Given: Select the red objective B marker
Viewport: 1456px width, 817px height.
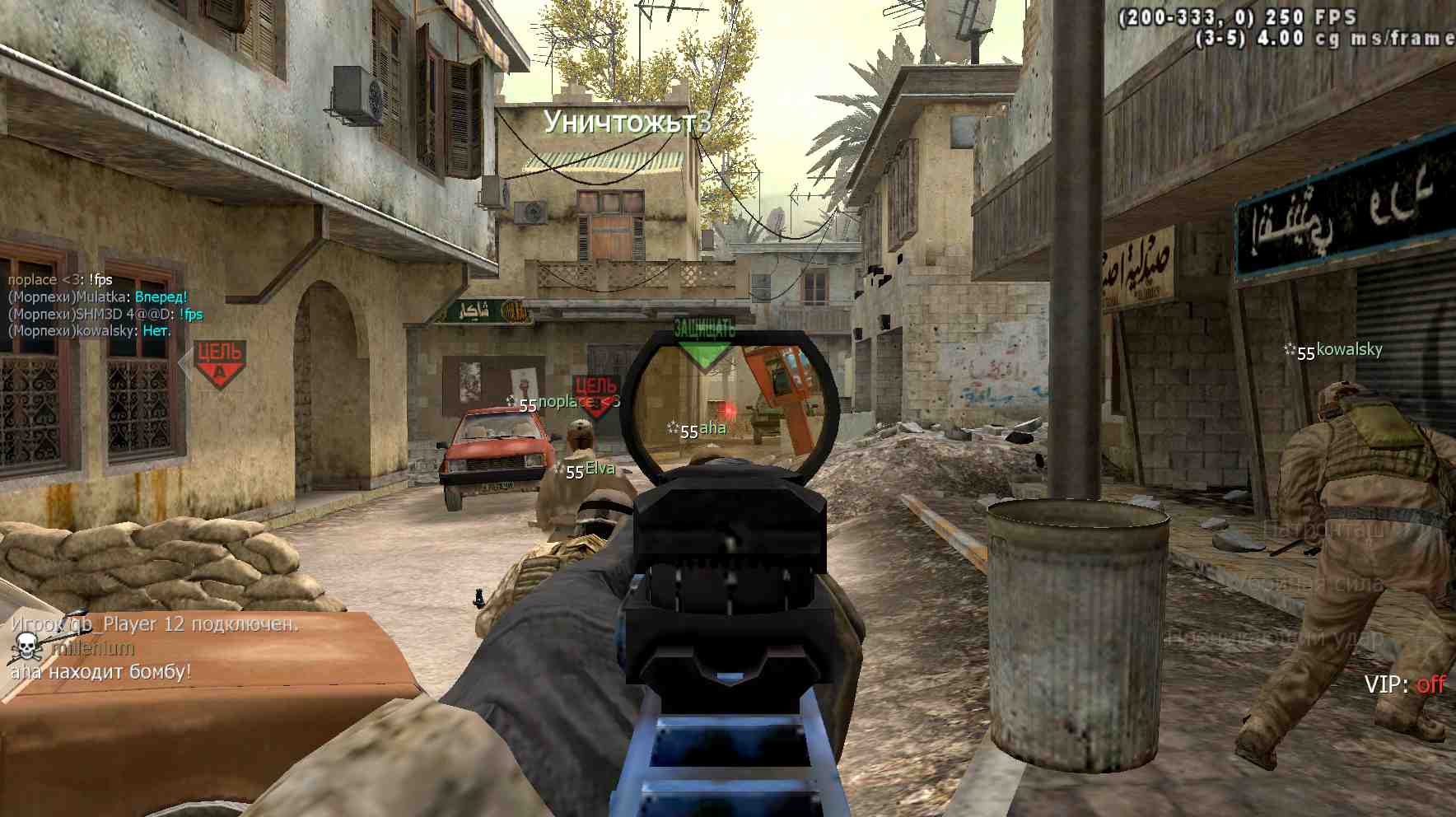Looking at the screenshot, I should [595, 396].
